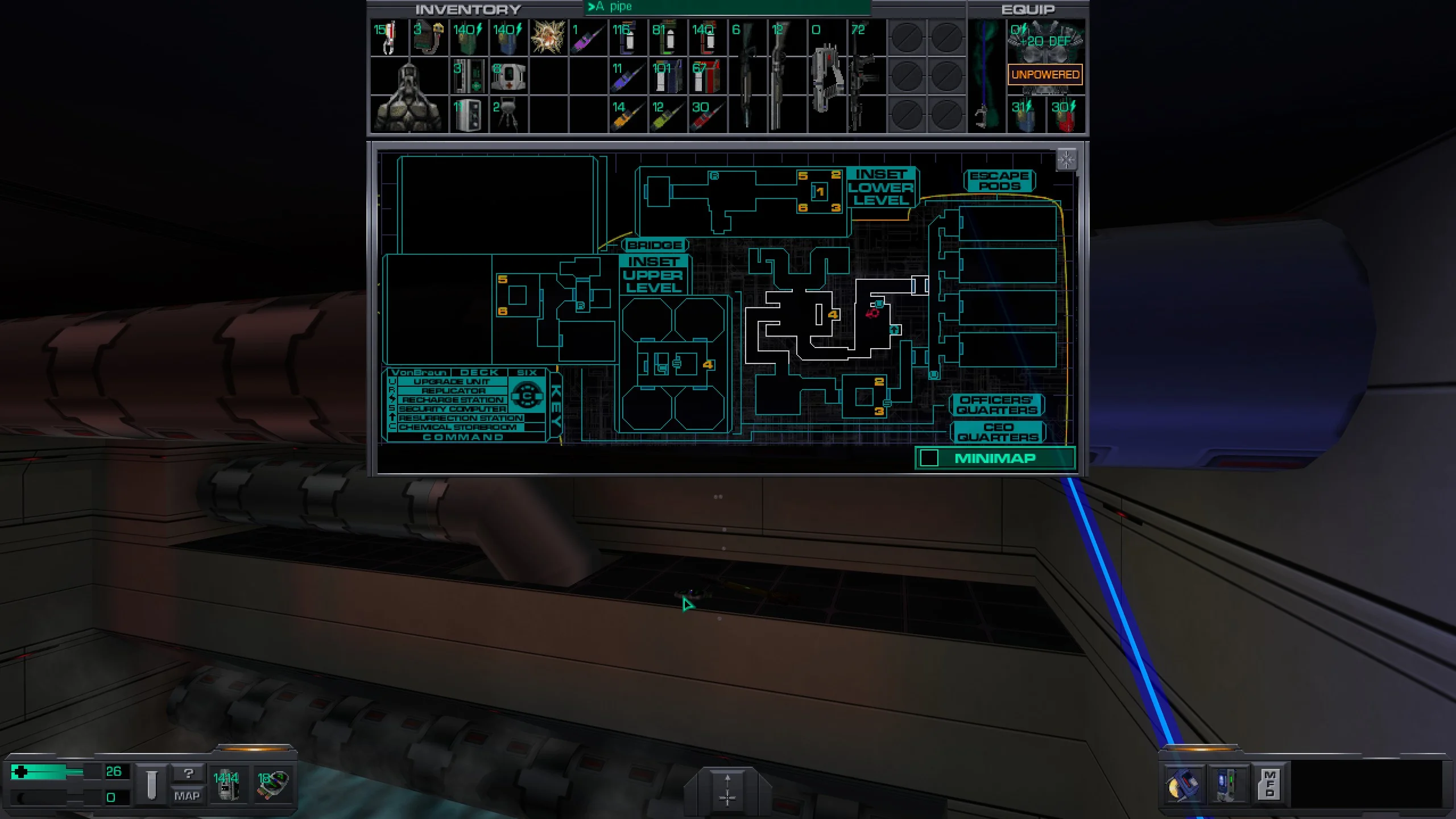The height and width of the screenshot is (819, 1456).
Task: Select the equipped implant with 31 charge
Action: [x=1024, y=114]
